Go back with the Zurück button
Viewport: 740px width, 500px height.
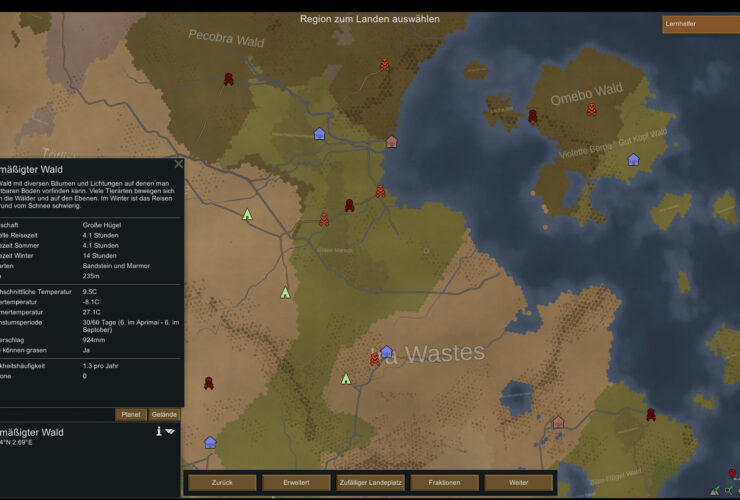(x=222, y=482)
